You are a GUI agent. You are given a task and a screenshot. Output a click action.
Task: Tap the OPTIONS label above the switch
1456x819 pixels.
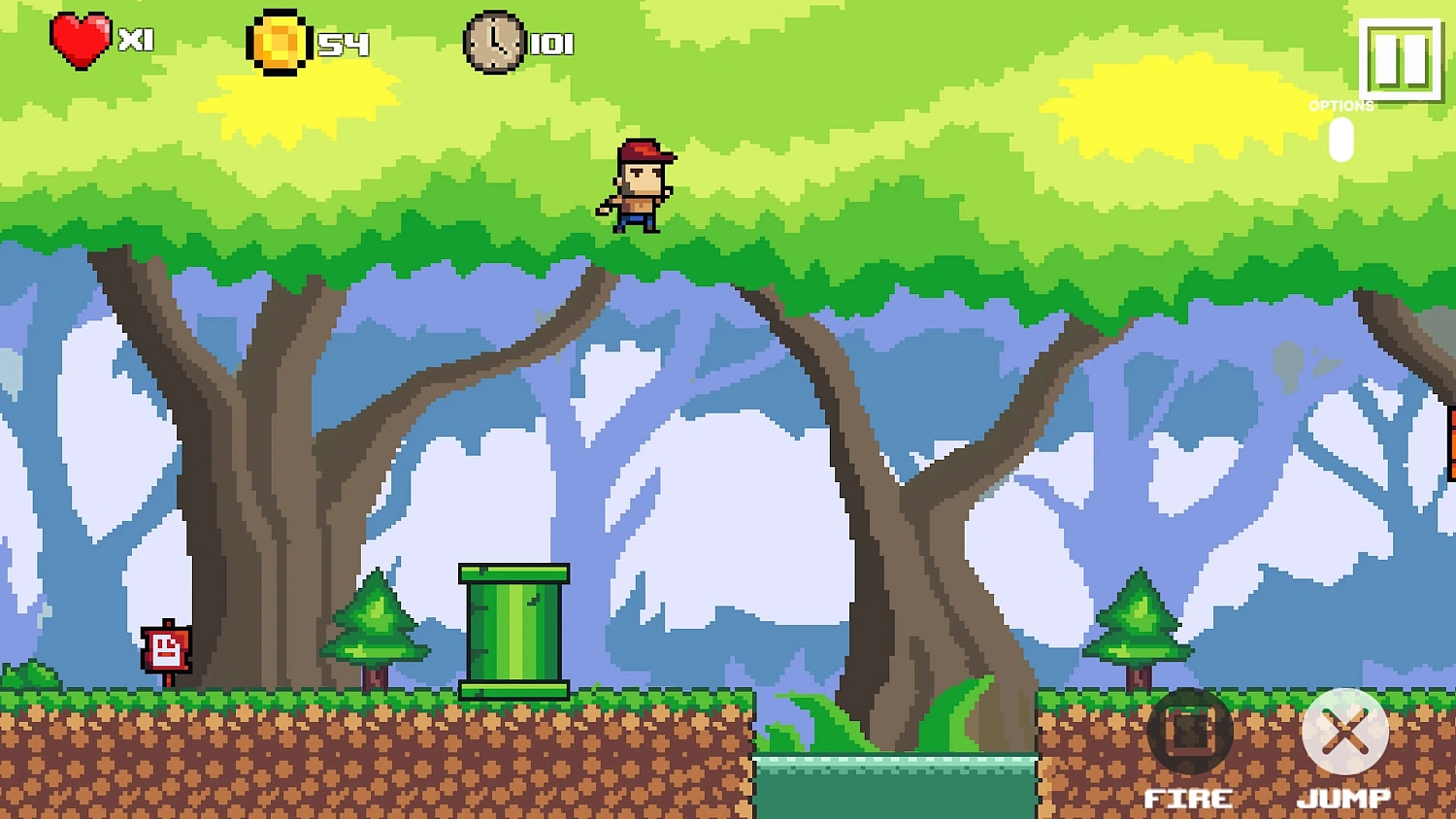pos(1341,106)
